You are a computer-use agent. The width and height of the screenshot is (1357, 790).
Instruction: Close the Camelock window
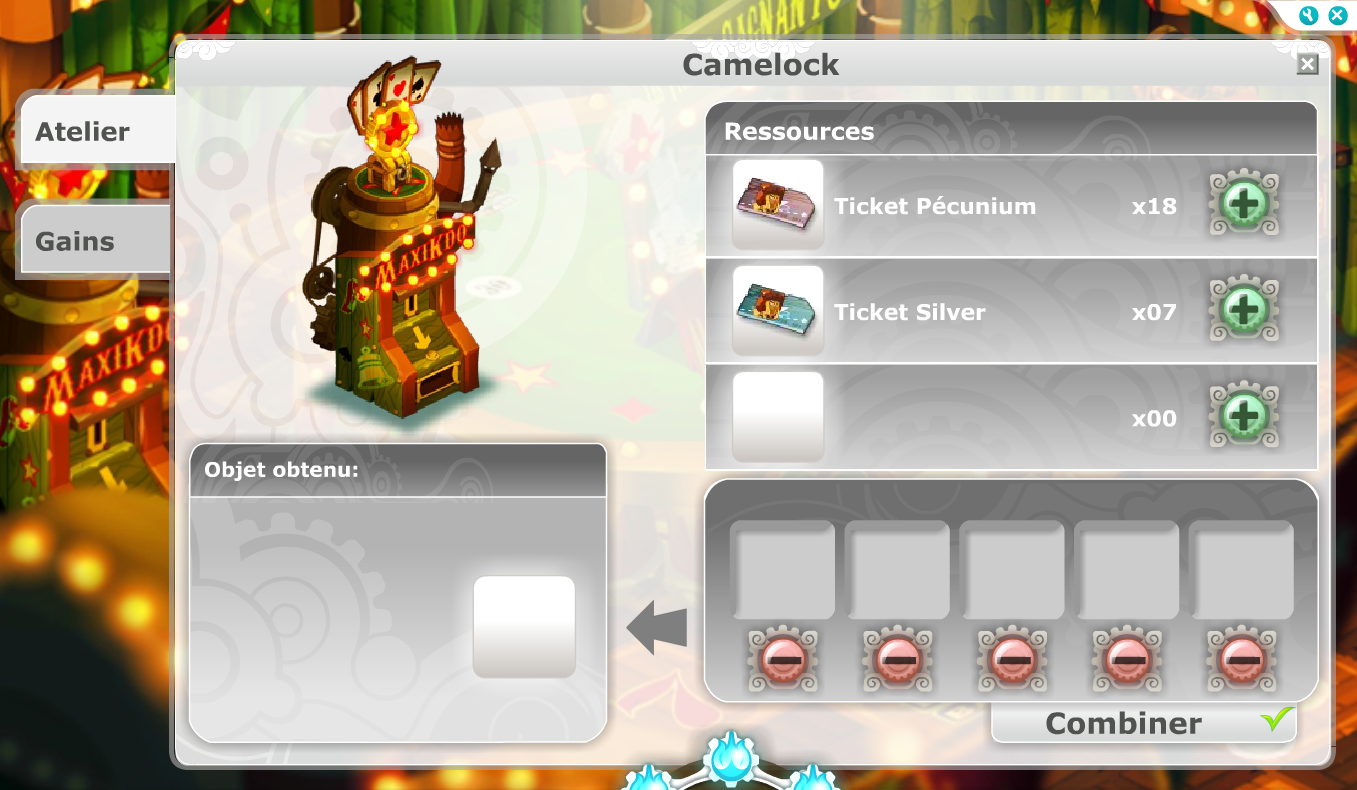coord(1307,65)
